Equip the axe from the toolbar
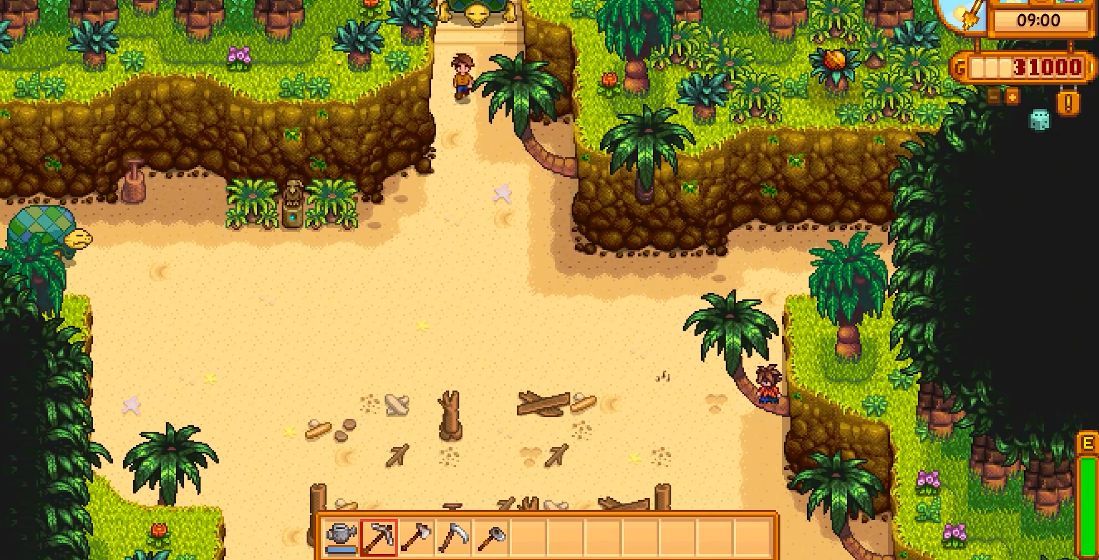 [417, 537]
